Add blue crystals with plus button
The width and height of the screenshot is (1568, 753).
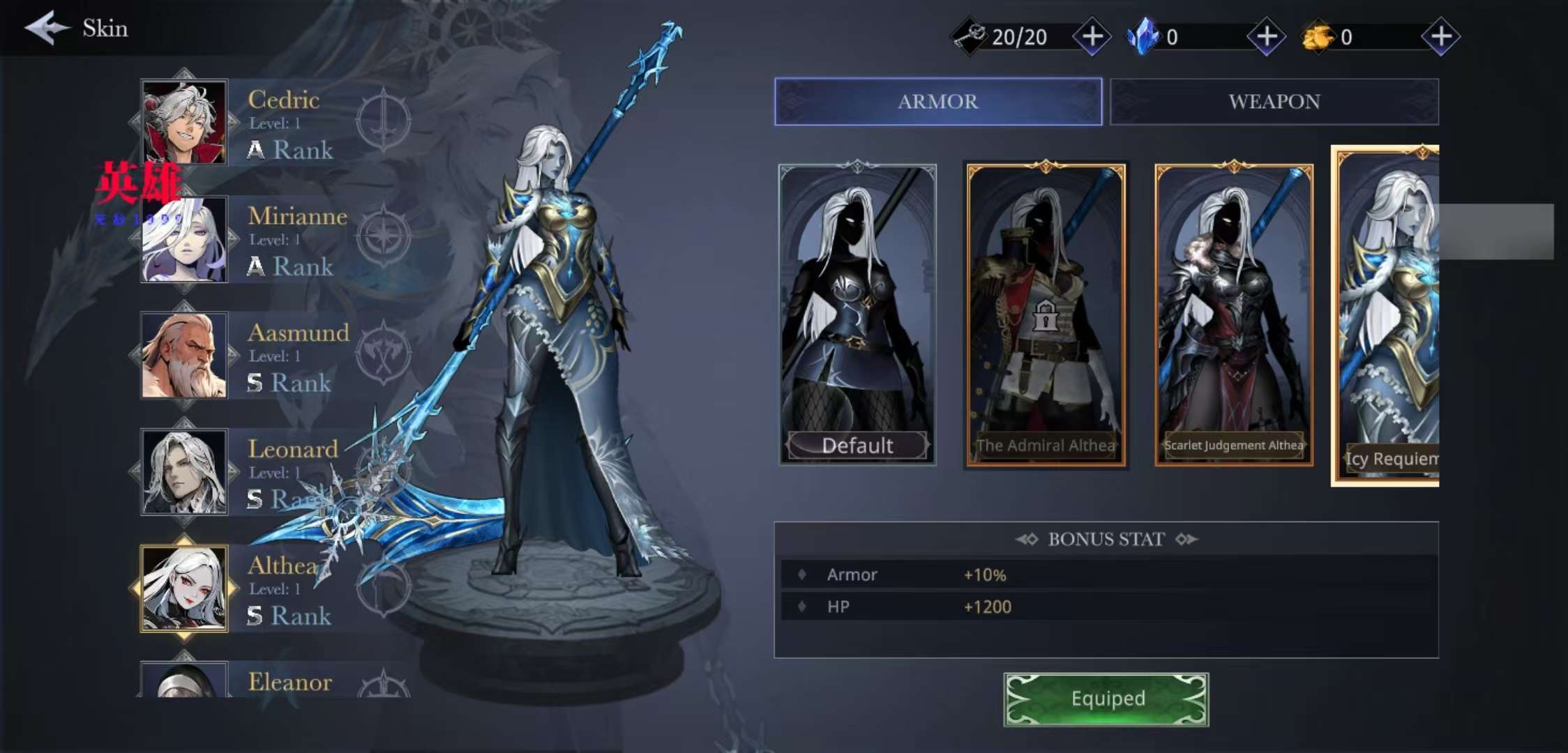point(1267,36)
